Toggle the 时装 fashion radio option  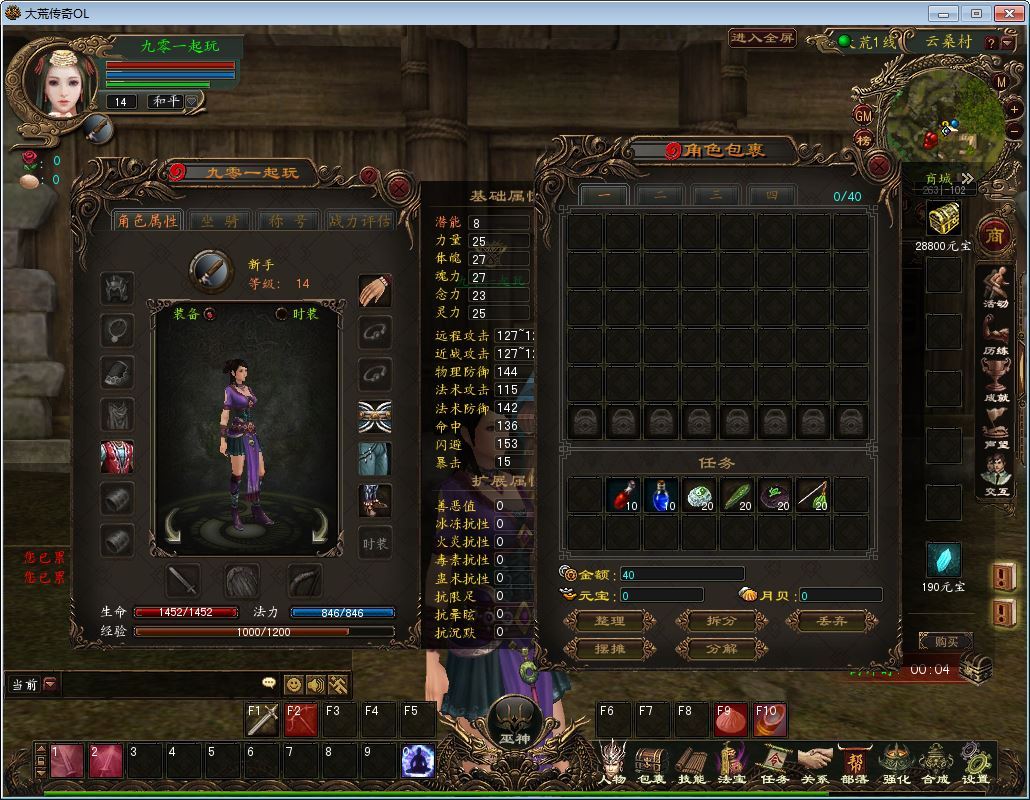click(x=282, y=314)
